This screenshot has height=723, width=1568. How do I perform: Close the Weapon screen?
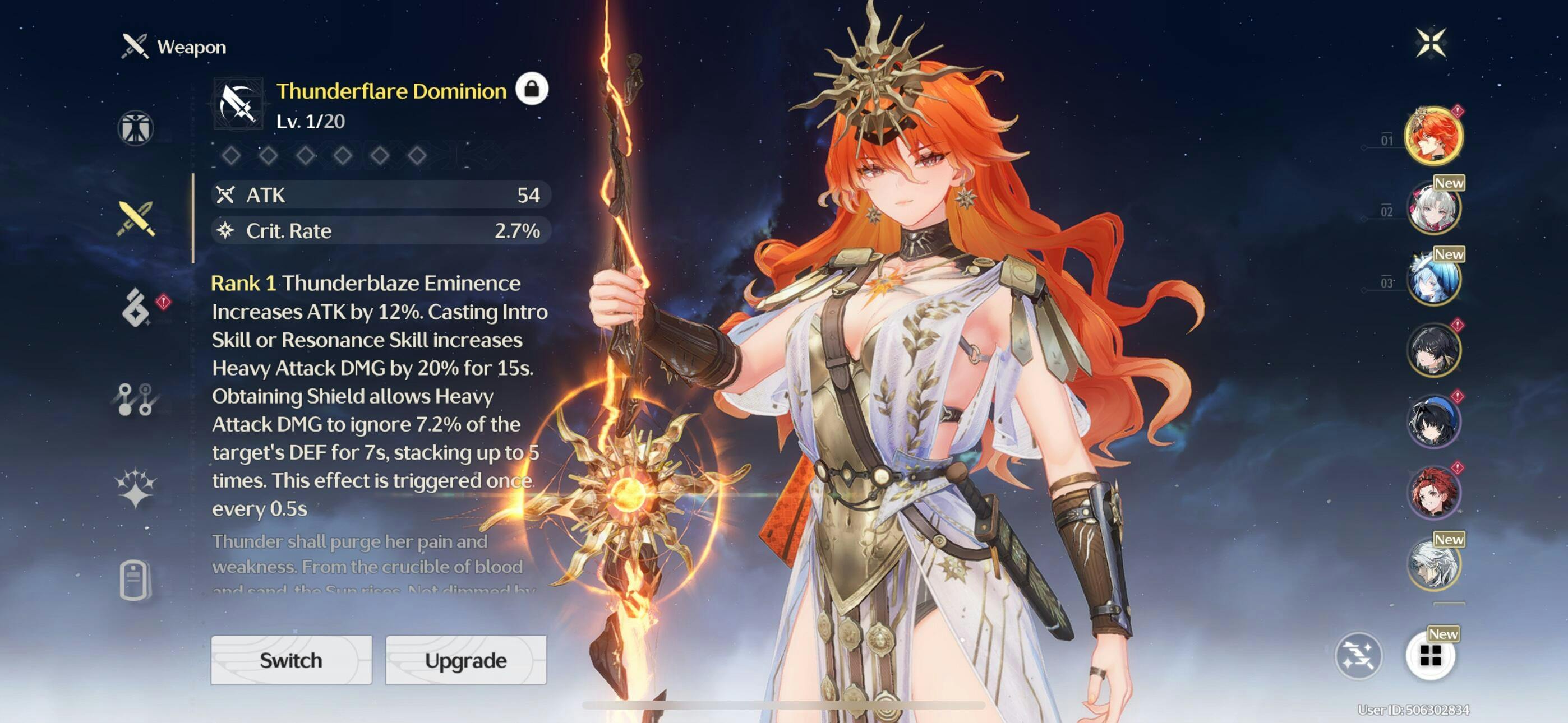[1431, 43]
